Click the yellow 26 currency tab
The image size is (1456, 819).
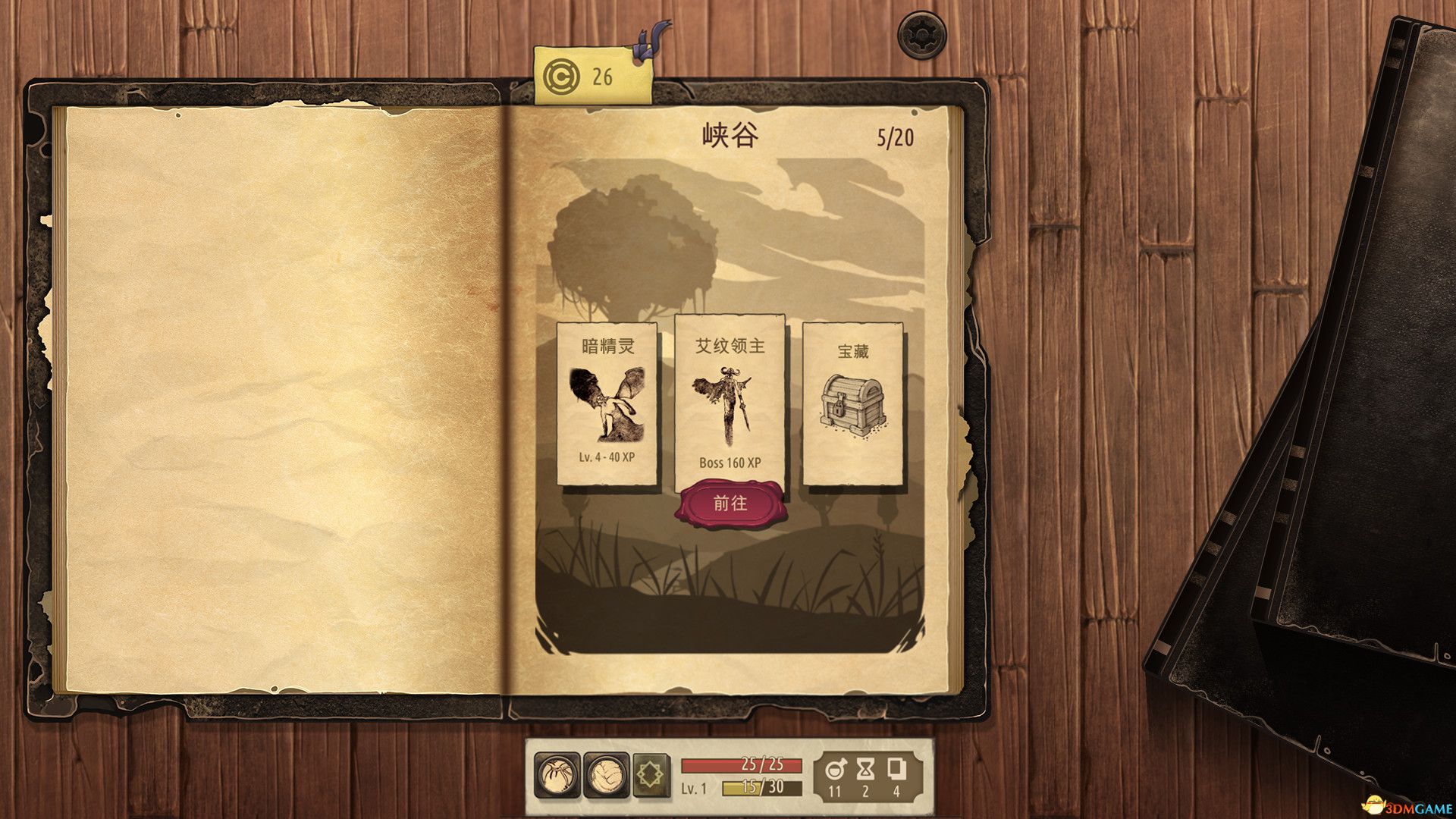(x=591, y=73)
